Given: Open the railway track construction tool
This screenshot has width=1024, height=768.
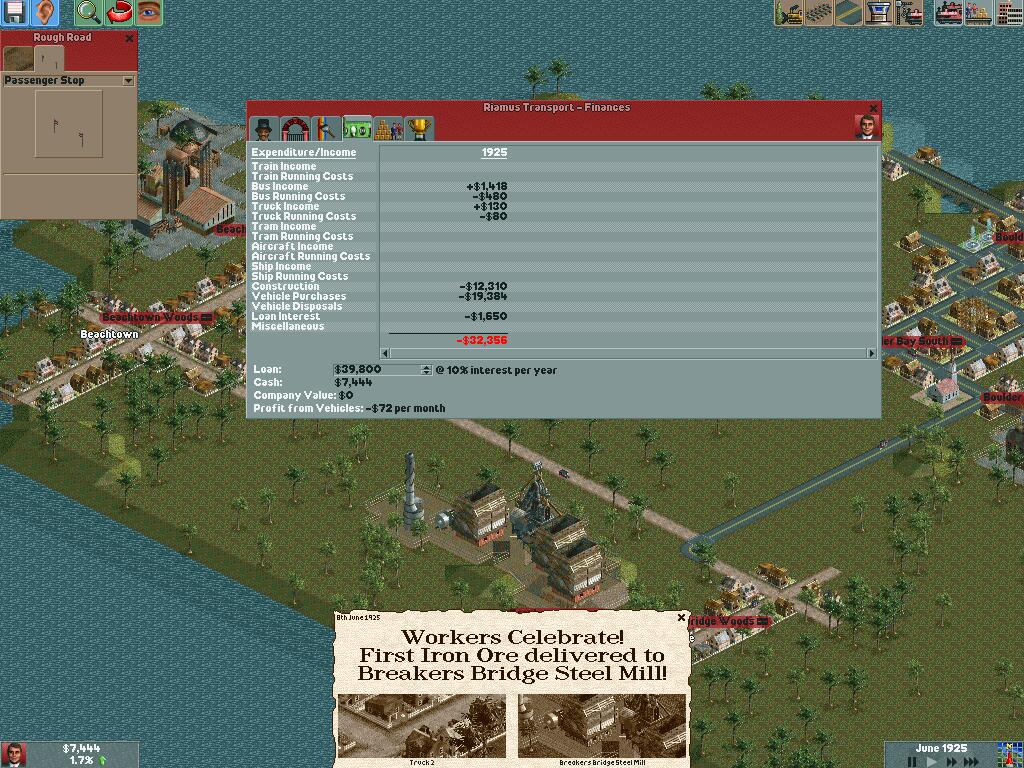Looking at the screenshot, I should [x=820, y=12].
